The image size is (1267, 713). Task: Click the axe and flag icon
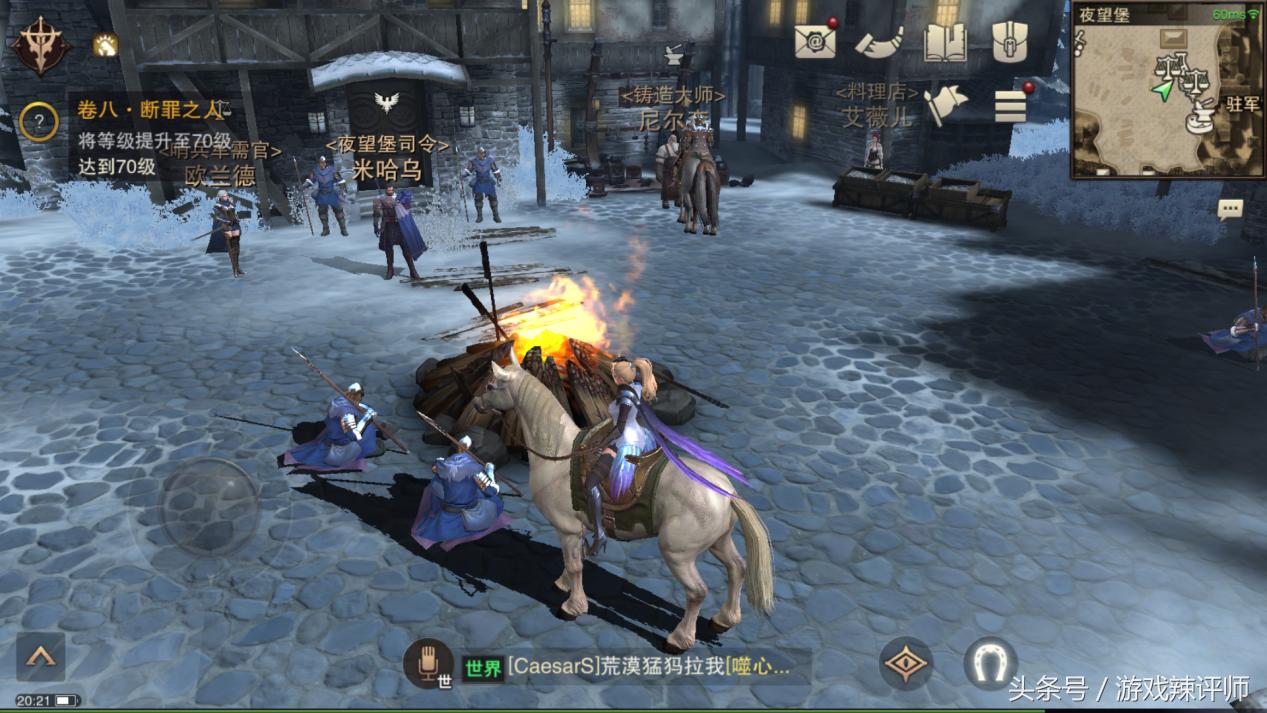945,105
